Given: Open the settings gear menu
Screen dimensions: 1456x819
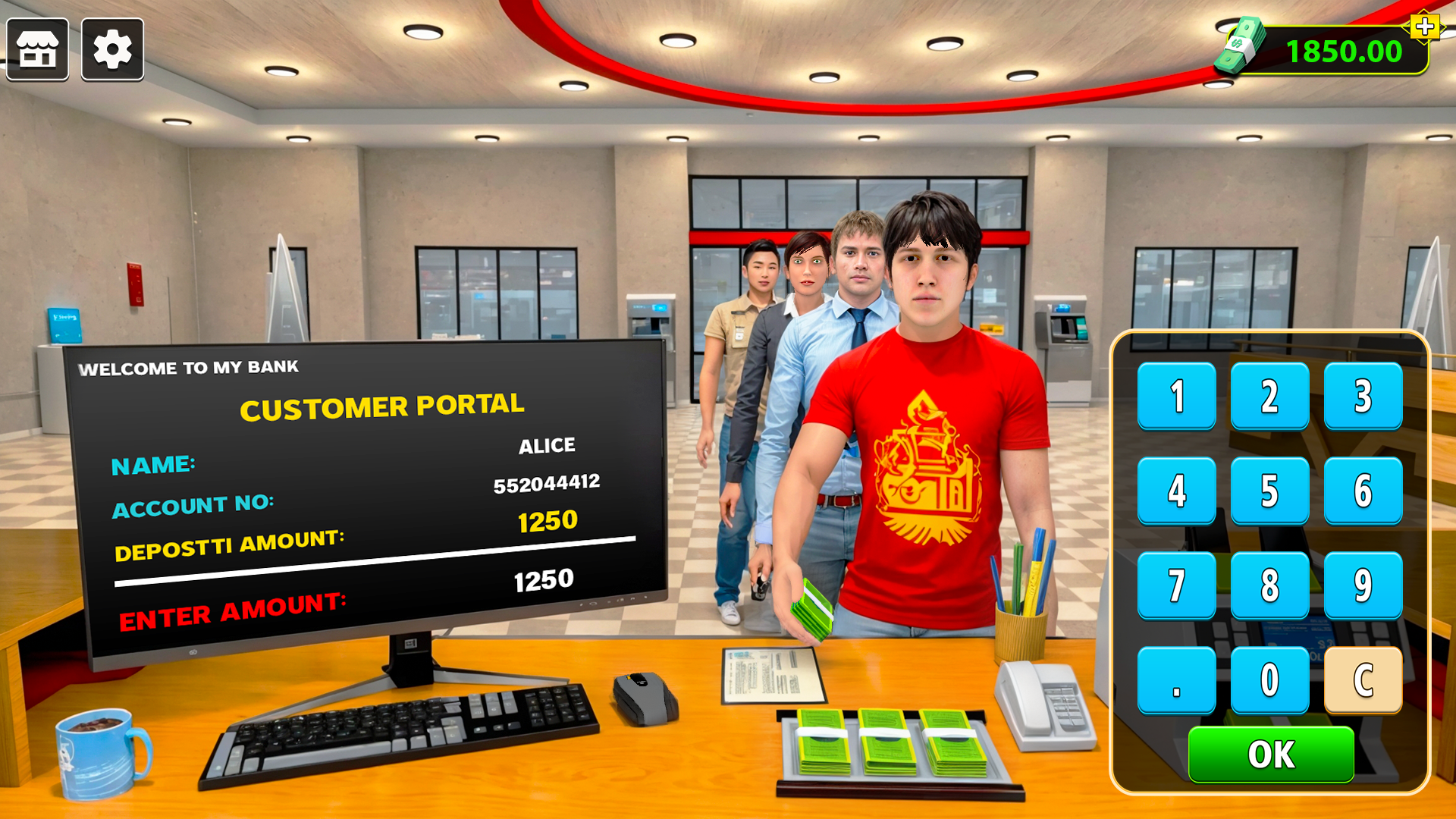Looking at the screenshot, I should coord(112,49).
